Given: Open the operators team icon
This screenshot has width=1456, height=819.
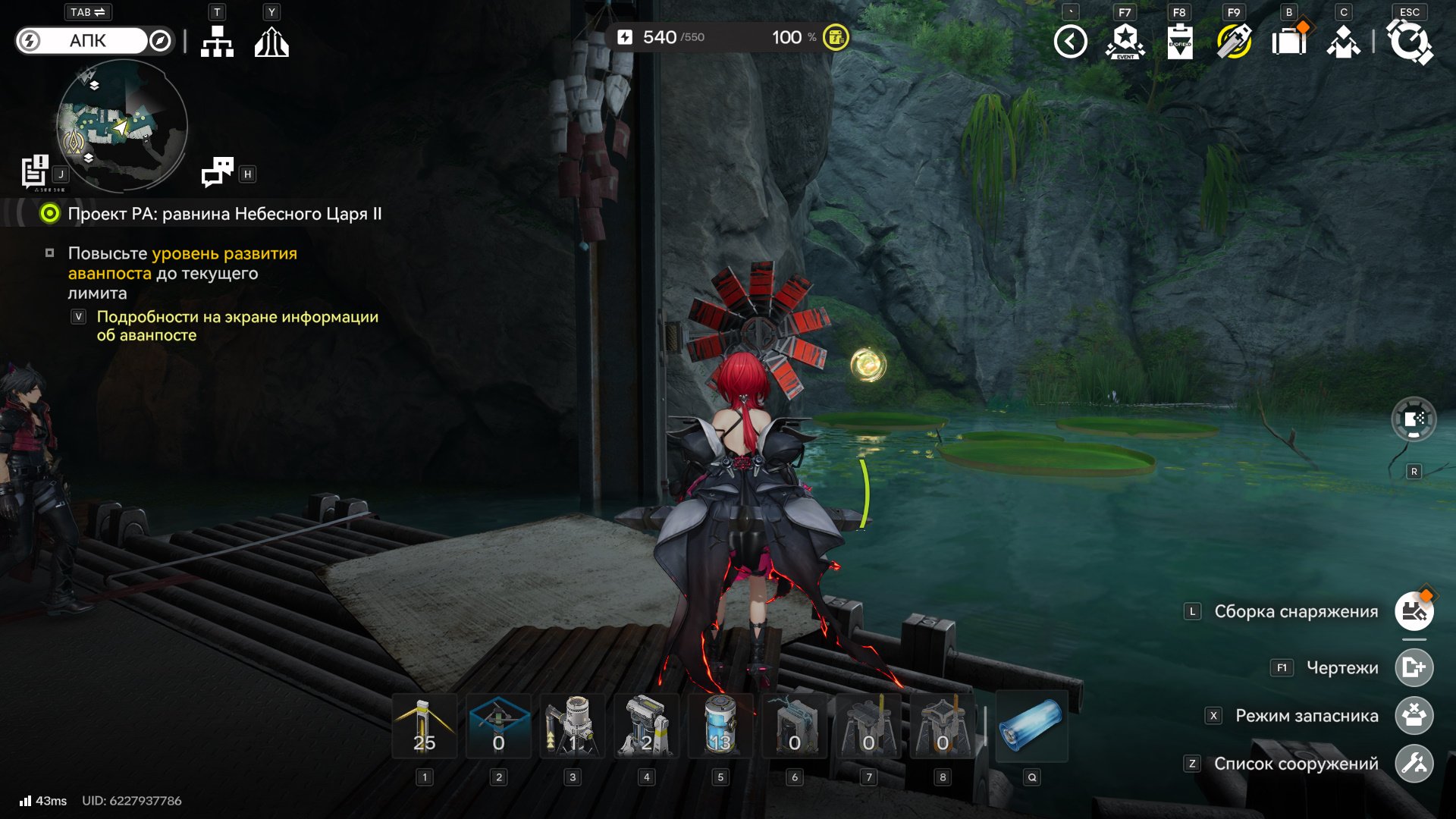Looking at the screenshot, I should pos(1343,42).
